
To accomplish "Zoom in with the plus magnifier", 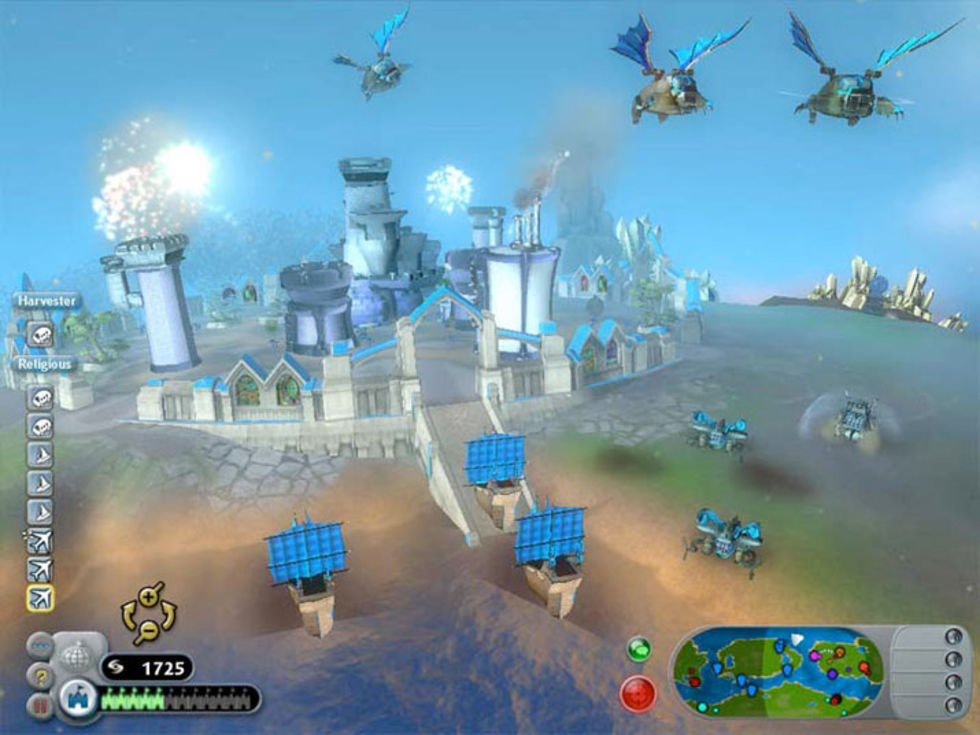I will [x=150, y=598].
